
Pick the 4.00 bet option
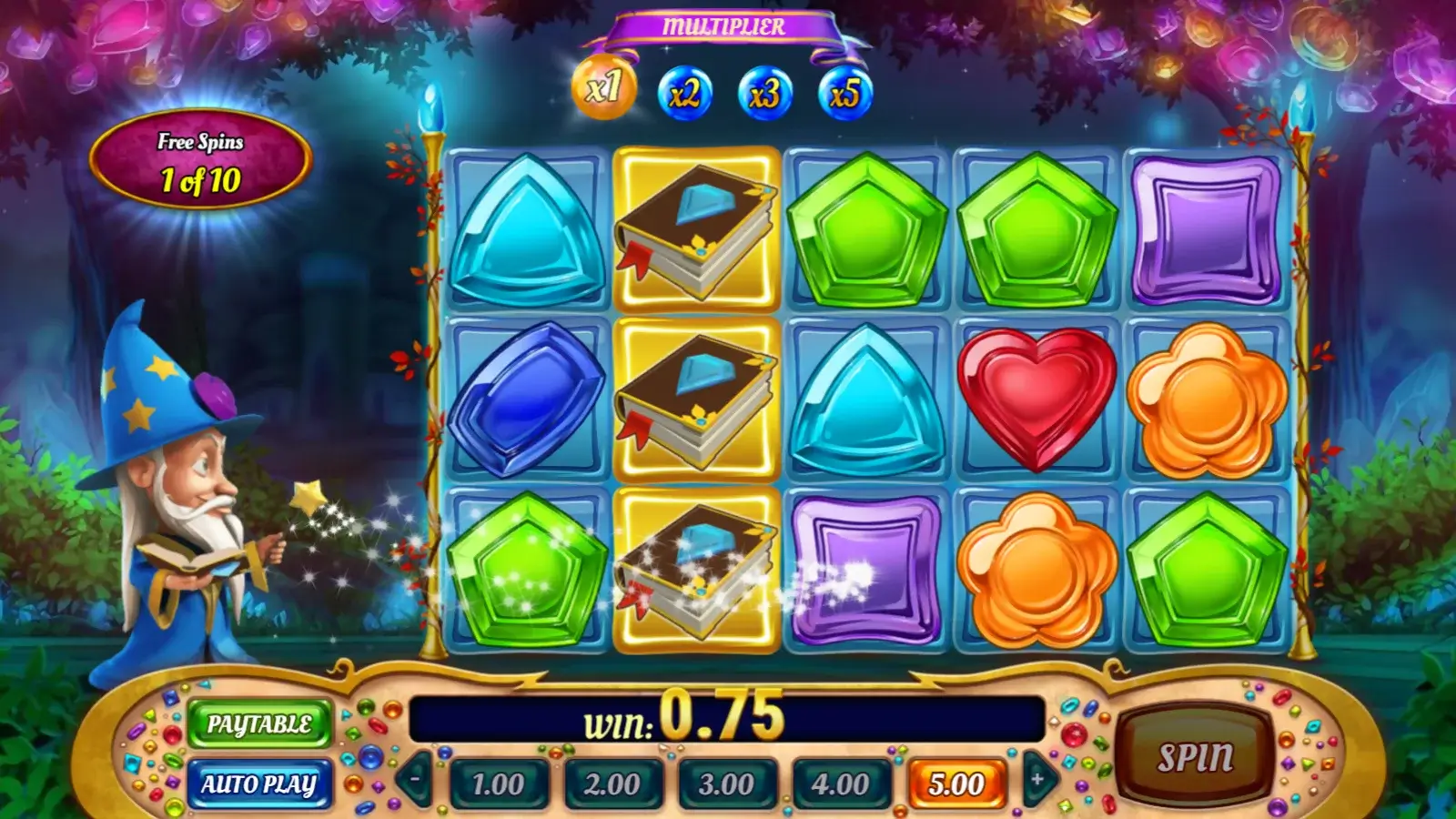coord(840,784)
